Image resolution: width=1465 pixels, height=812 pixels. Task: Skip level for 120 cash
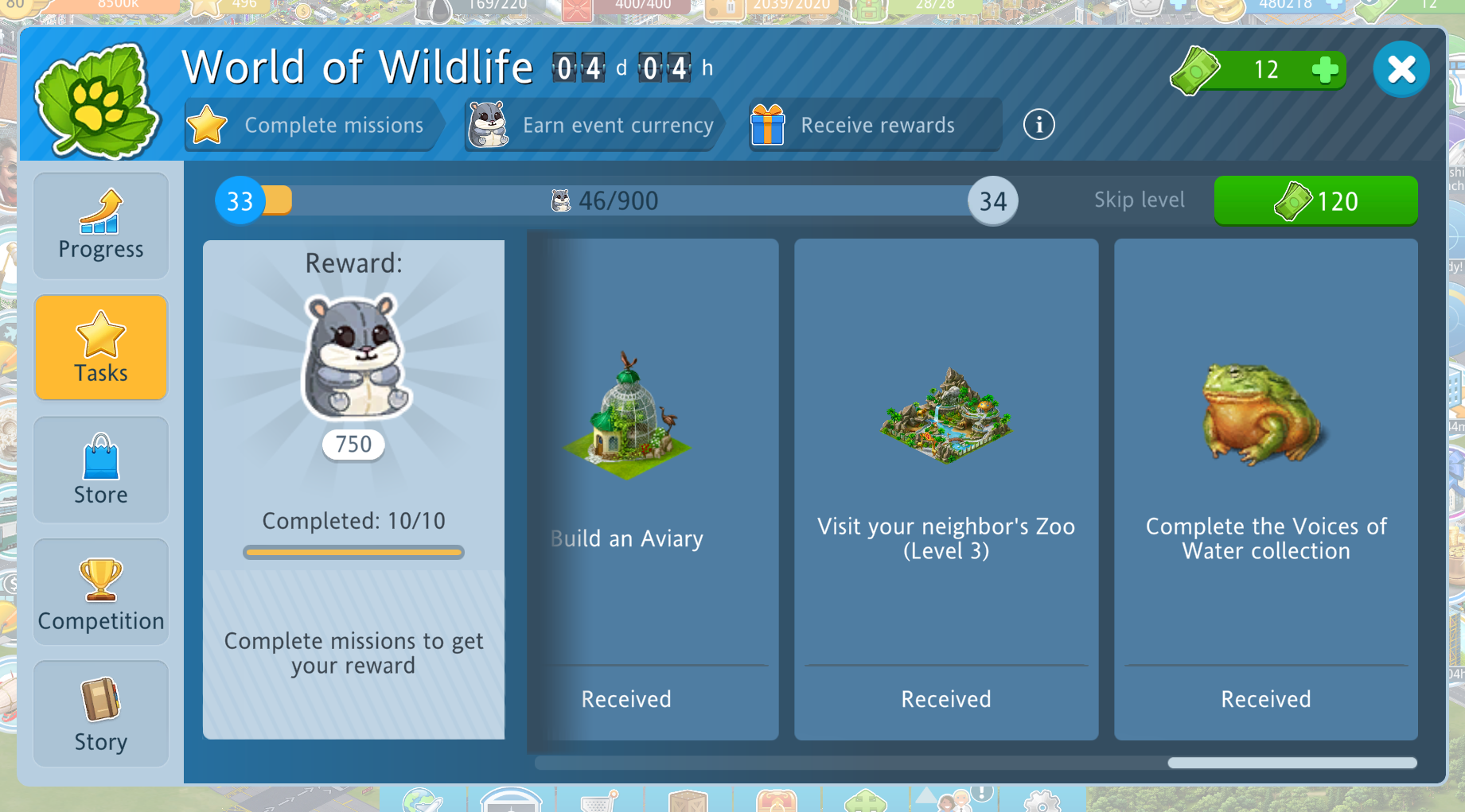1315,200
